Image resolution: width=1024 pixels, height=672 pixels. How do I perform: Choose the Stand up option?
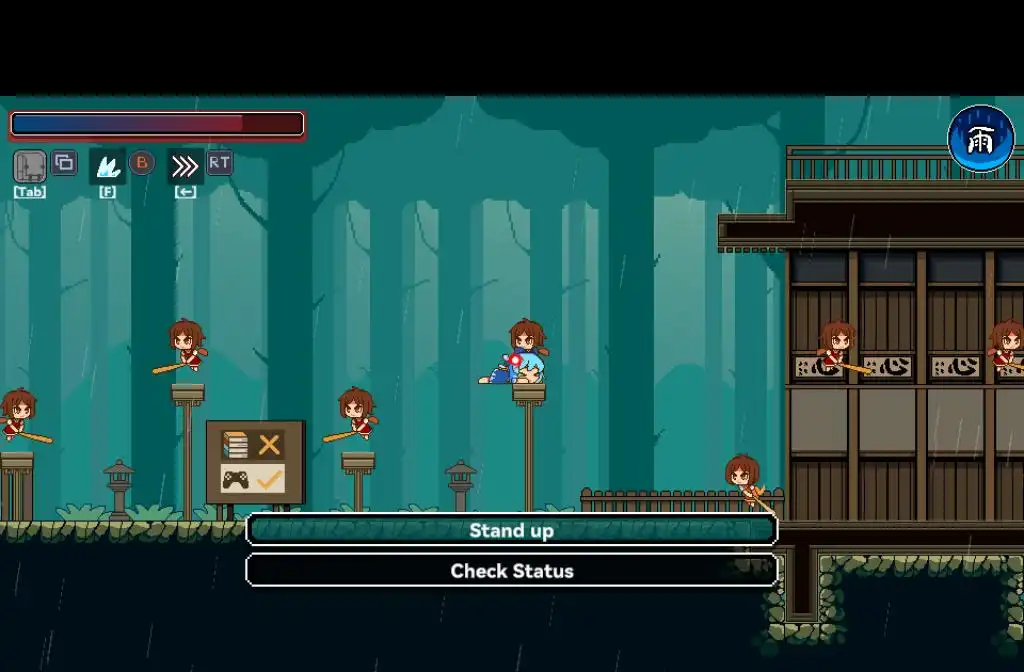pos(511,530)
